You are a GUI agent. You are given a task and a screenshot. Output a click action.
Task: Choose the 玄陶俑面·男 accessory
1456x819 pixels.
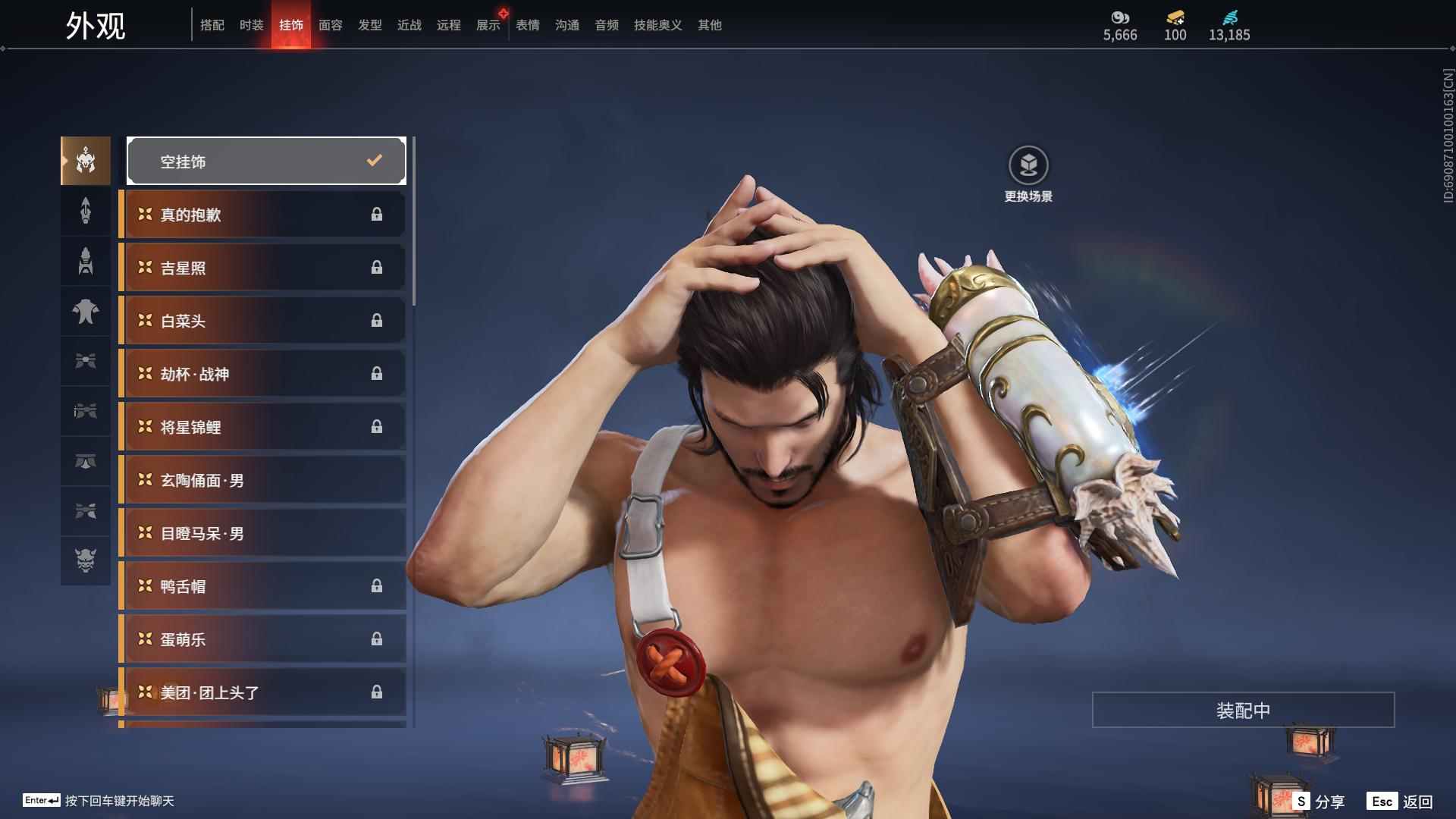(262, 480)
